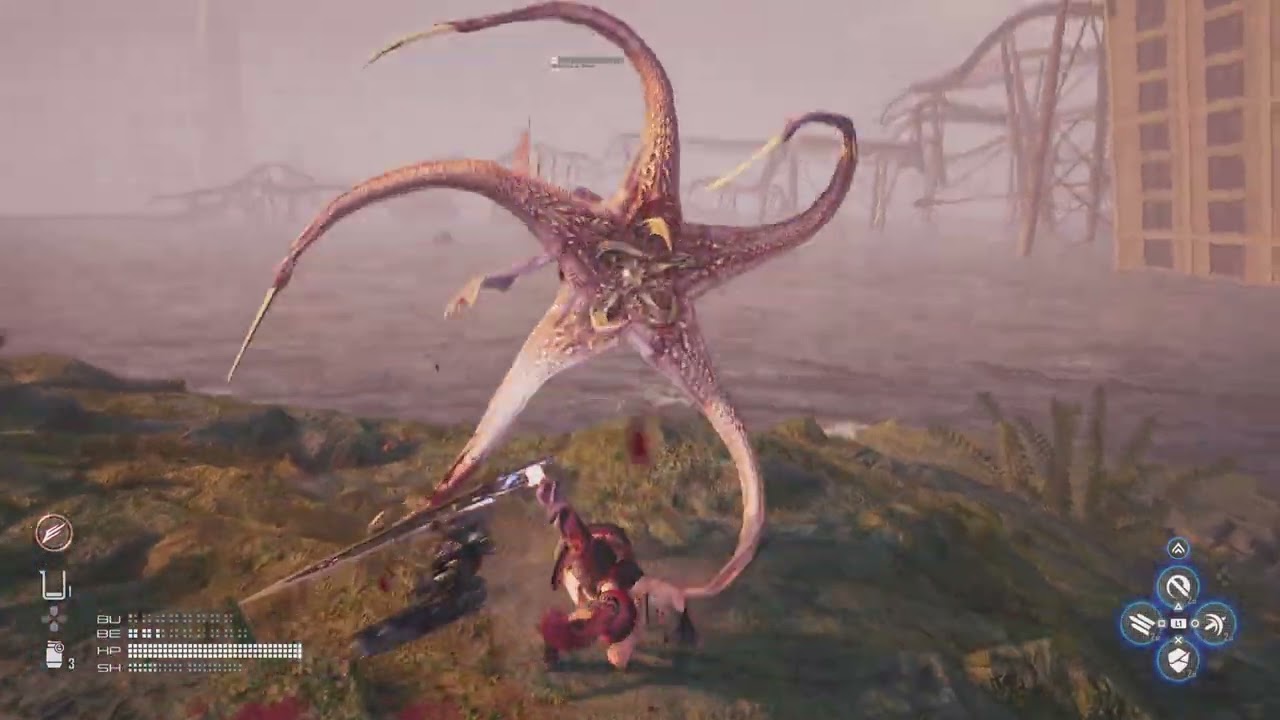
Task: Click the double chevron icon above skills
Action: [1178, 548]
